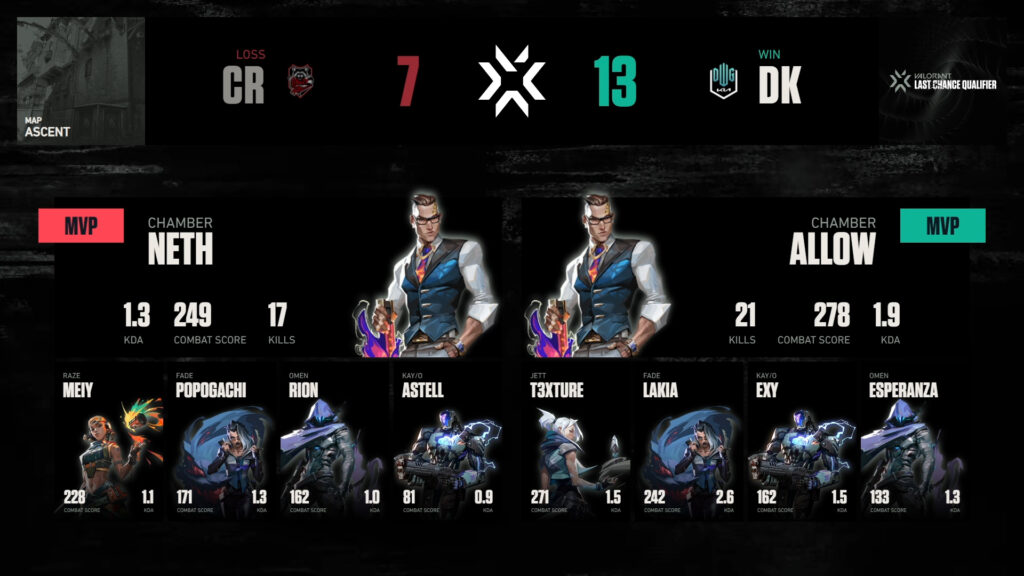The height and width of the screenshot is (576, 1024).
Task: Click the NETH MVP player name
Action: (x=180, y=250)
